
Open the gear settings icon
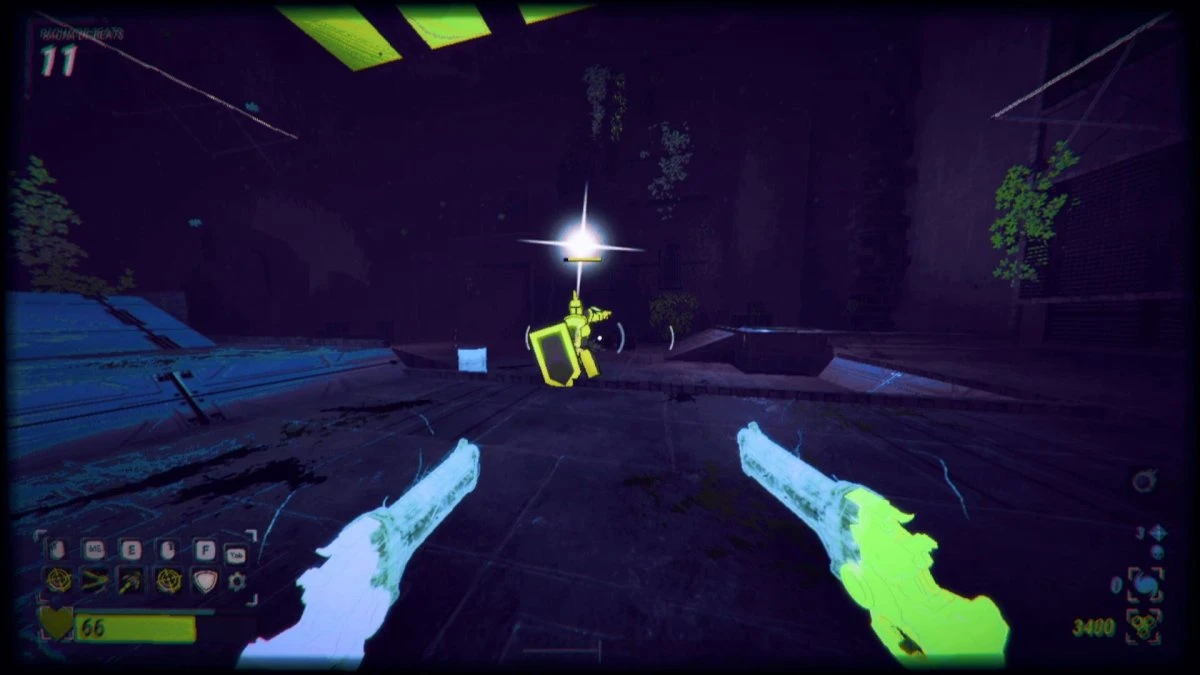coord(237,580)
